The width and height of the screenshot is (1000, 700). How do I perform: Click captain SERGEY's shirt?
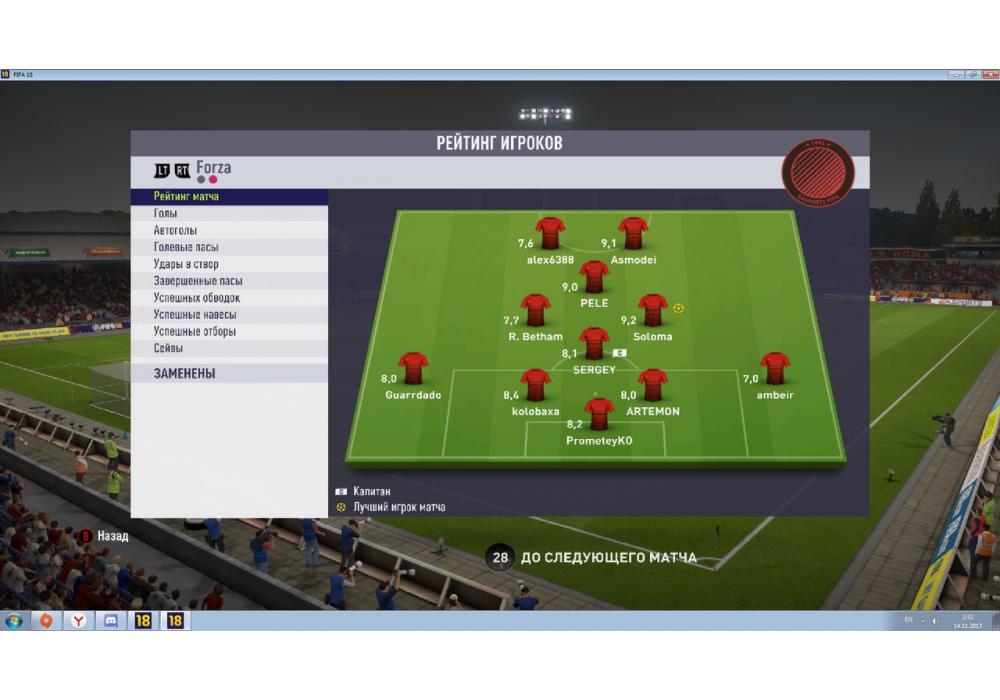pyautogui.click(x=594, y=343)
